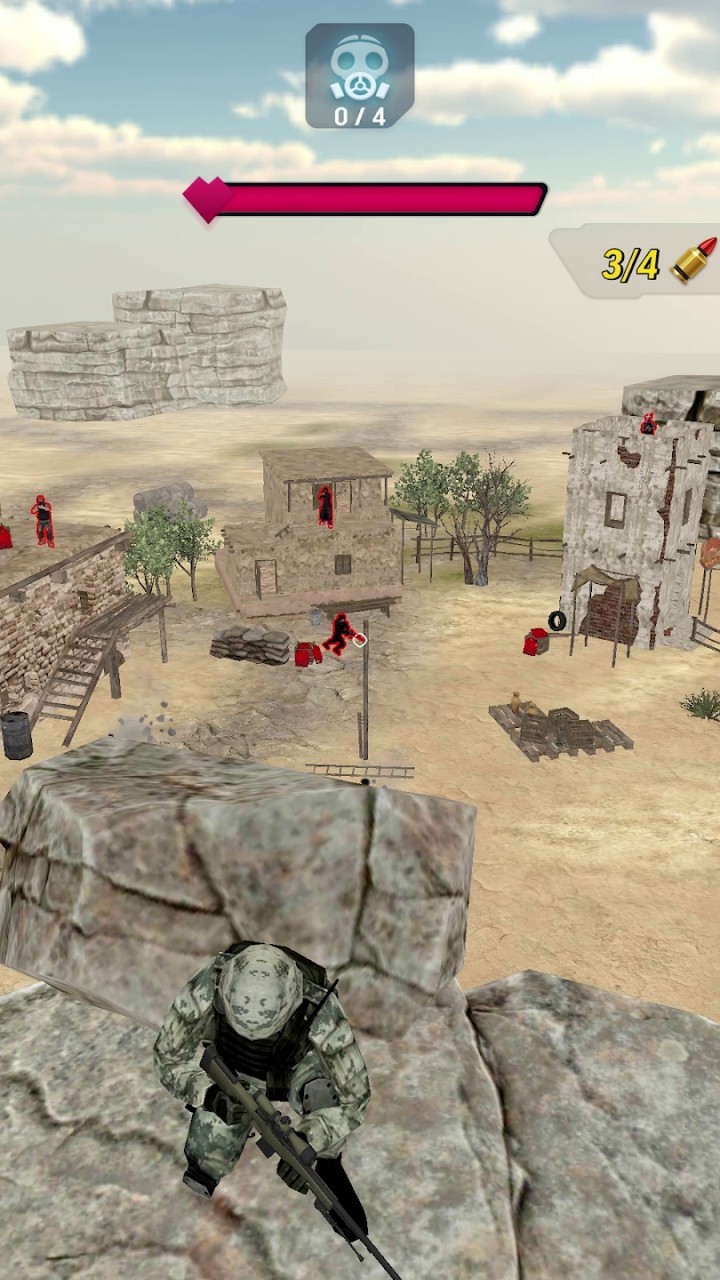Tap the gas mask kill objective tracker
Screen dimensions: 720x1280
pyautogui.click(x=359, y=76)
